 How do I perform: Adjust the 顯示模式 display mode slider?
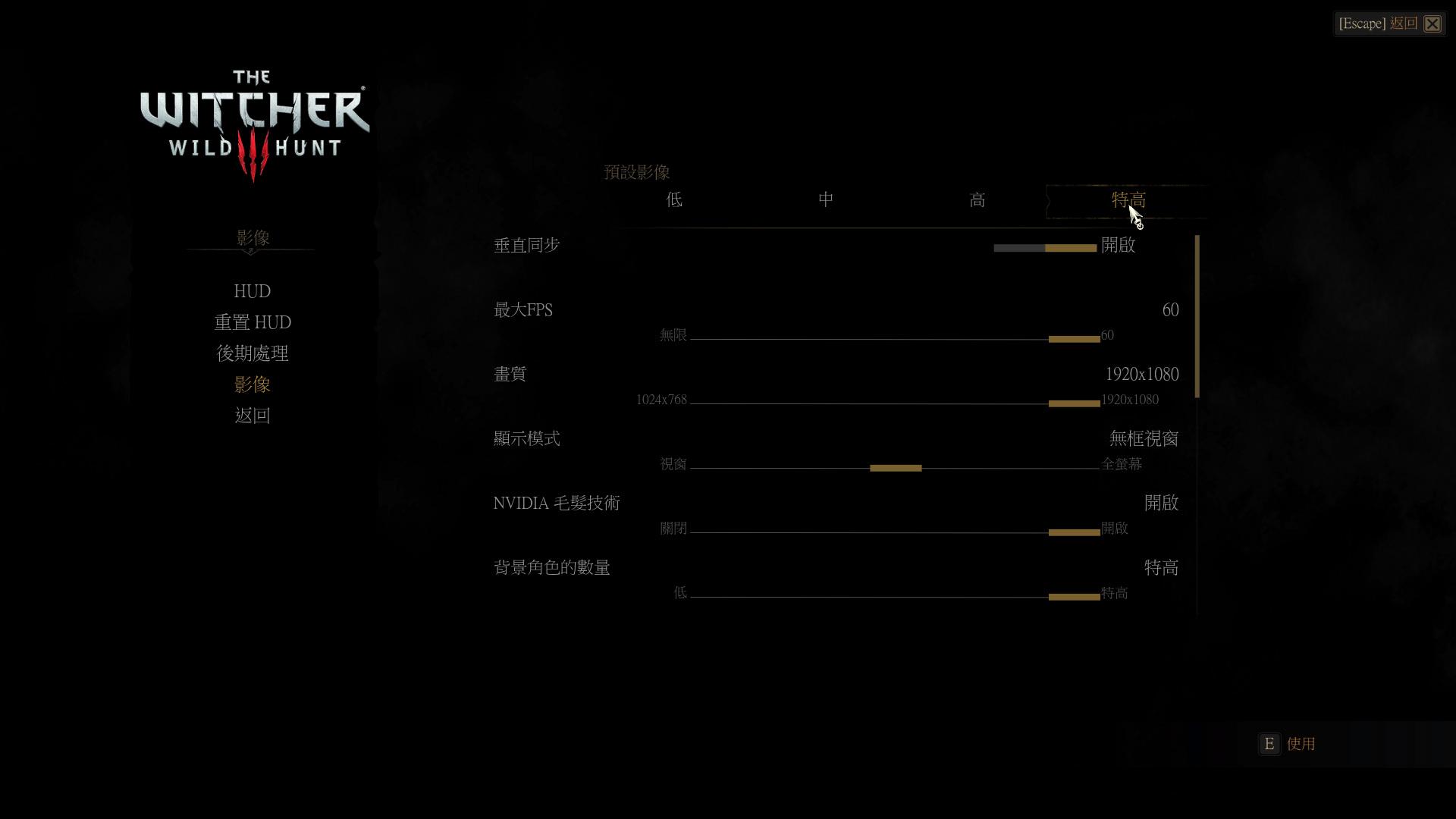coord(896,468)
